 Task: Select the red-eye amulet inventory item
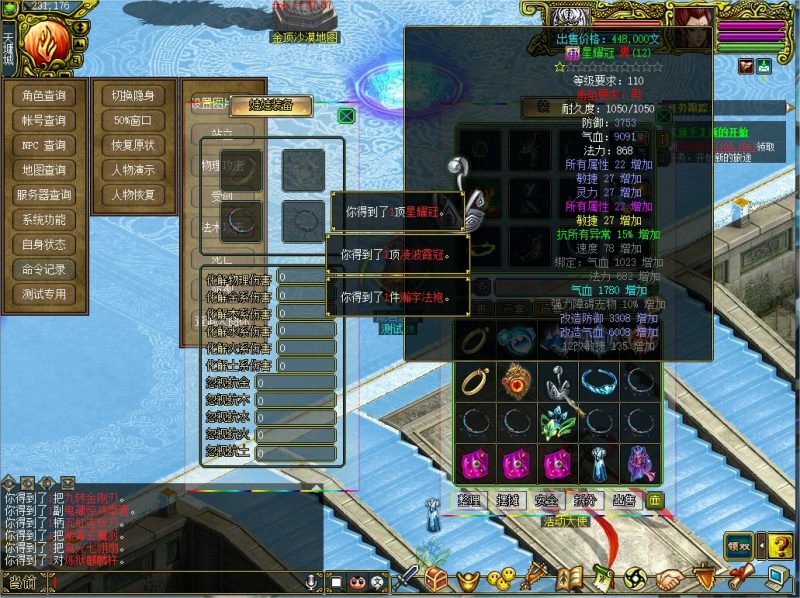click(516, 381)
